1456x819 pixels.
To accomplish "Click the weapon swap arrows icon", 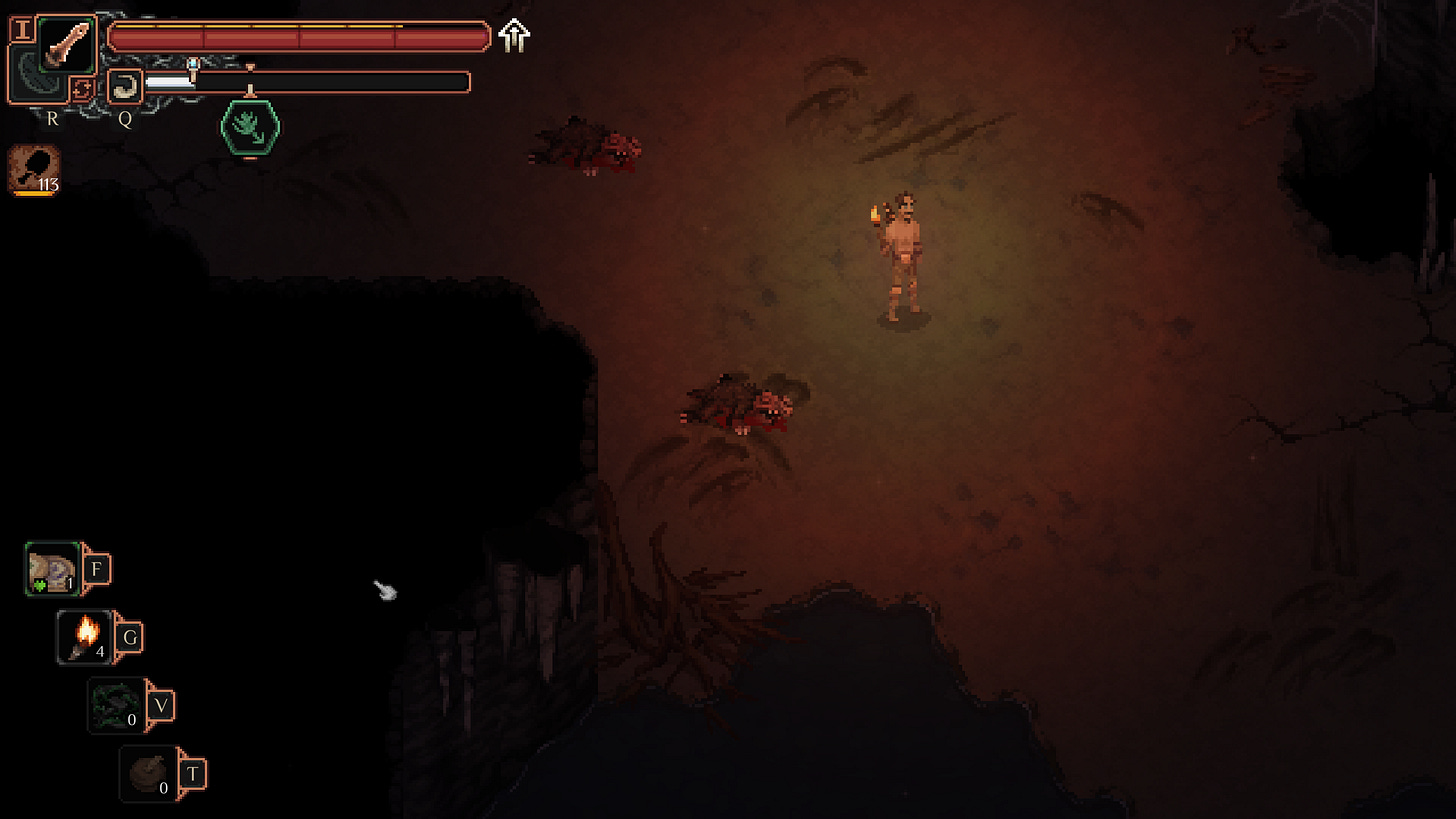I will [x=82, y=89].
